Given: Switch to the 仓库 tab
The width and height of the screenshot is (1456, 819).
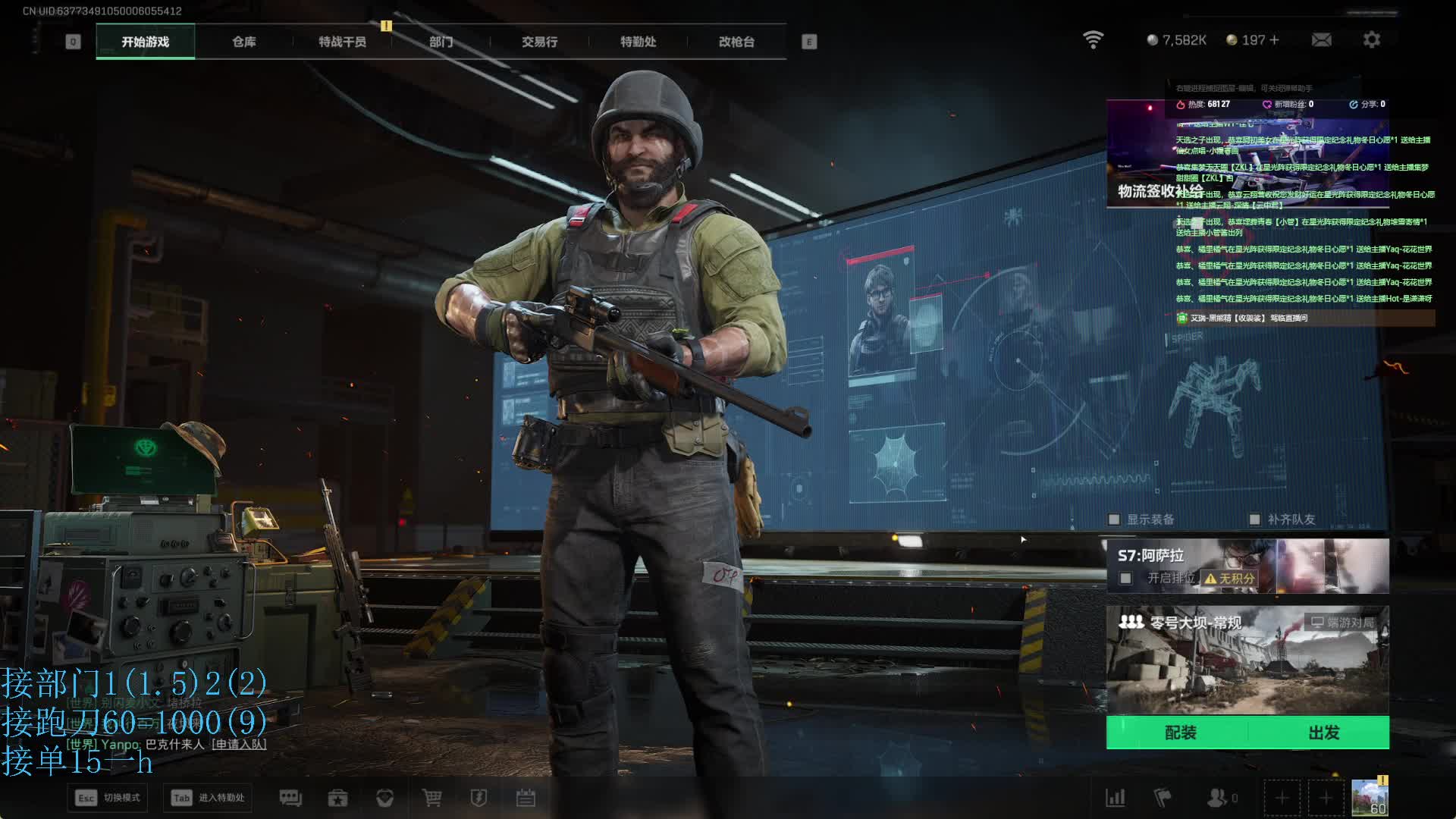Looking at the screenshot, I should point(243,42).
